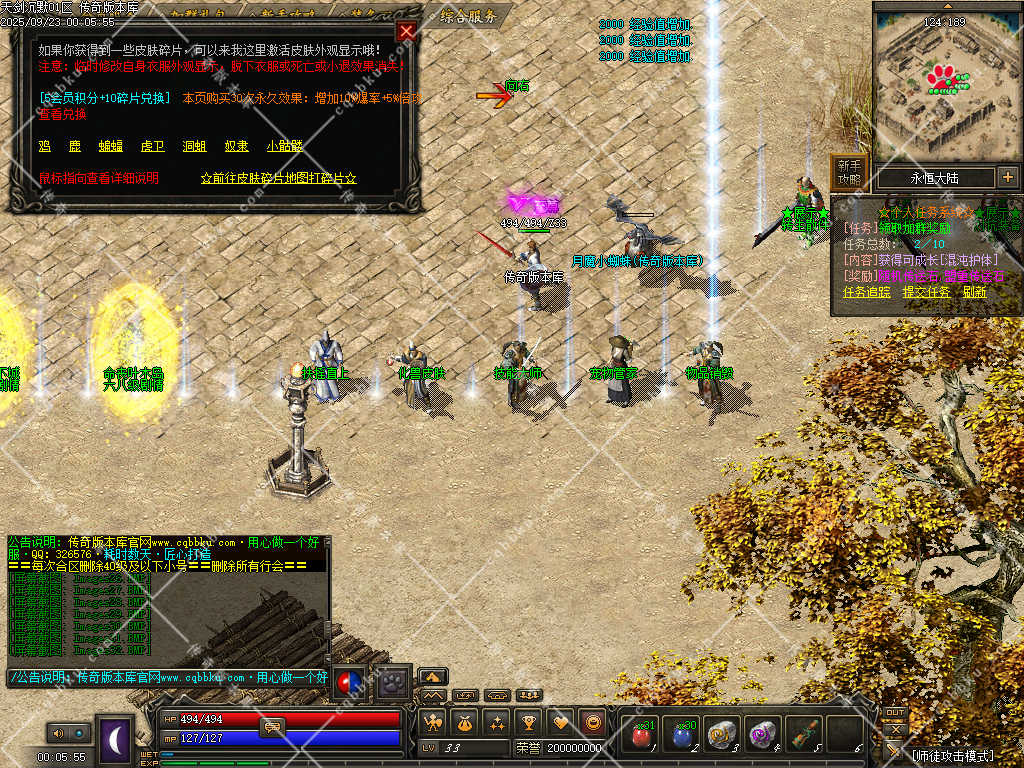Use the red potion in slot 1
The width and height of the screenshot is (1024, 768).
(639, 735)
